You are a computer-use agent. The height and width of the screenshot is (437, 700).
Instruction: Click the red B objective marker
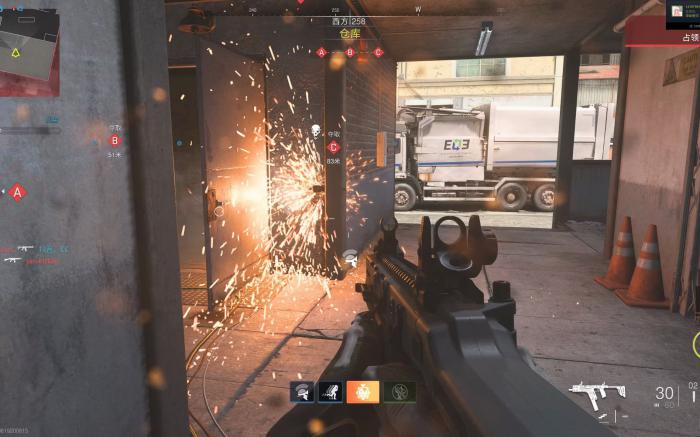tap(115, 141)
